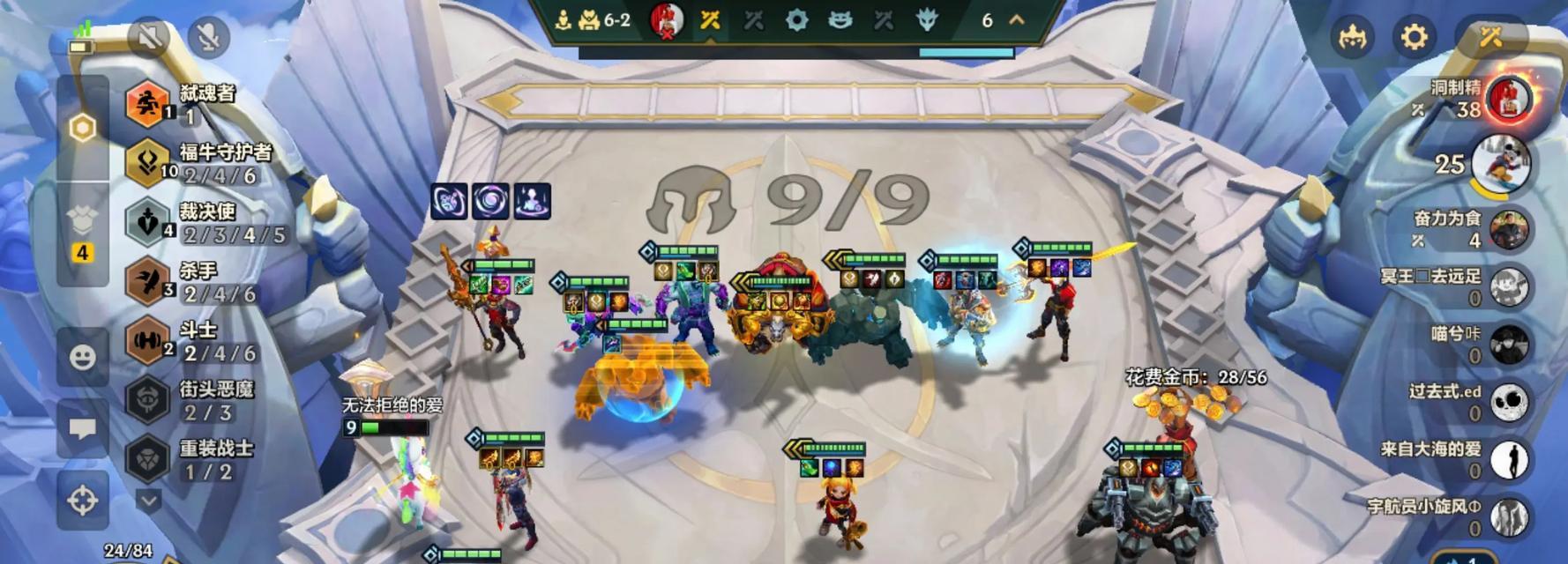The image size is (1568, 564).
Task: View player 洞制精's board
Action: 1507,98
